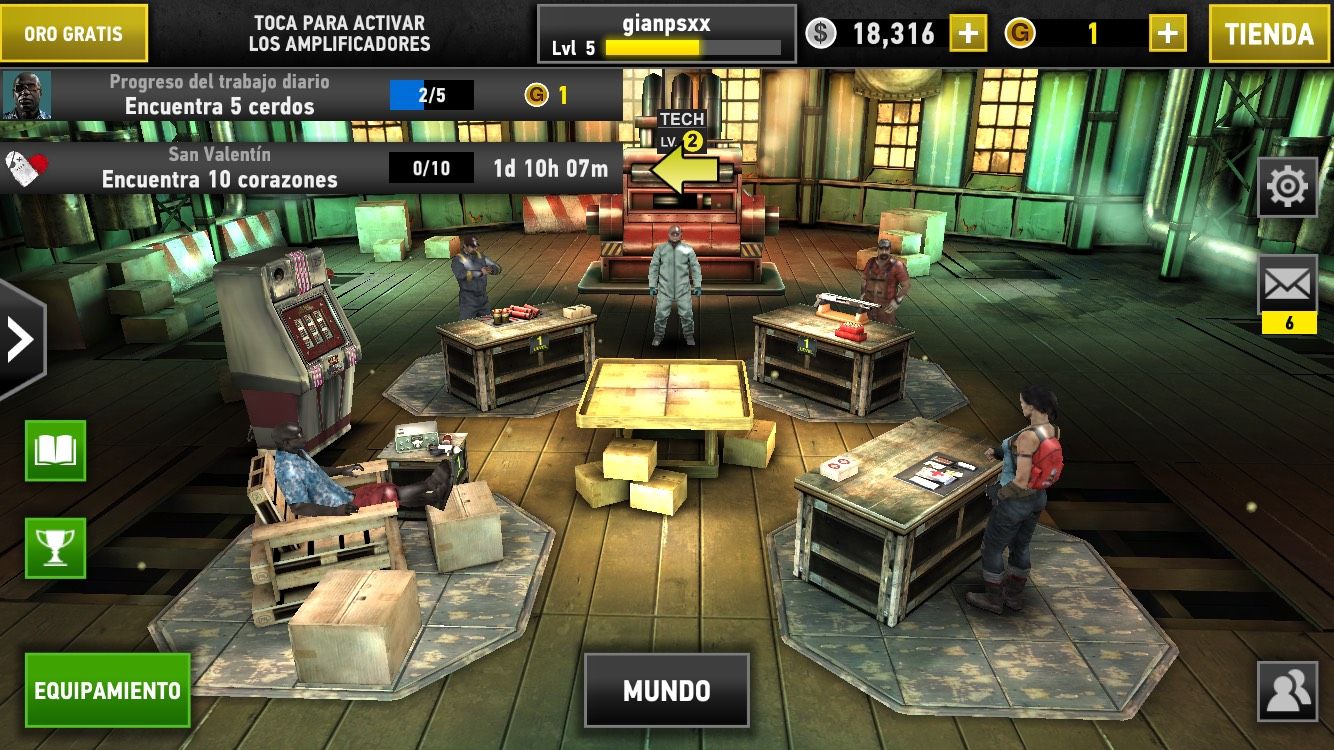Viewport: 1334px width, 750px height.
Task: Open the EQUIPAMIENTO loadout screen
Action: coord(107,690)
